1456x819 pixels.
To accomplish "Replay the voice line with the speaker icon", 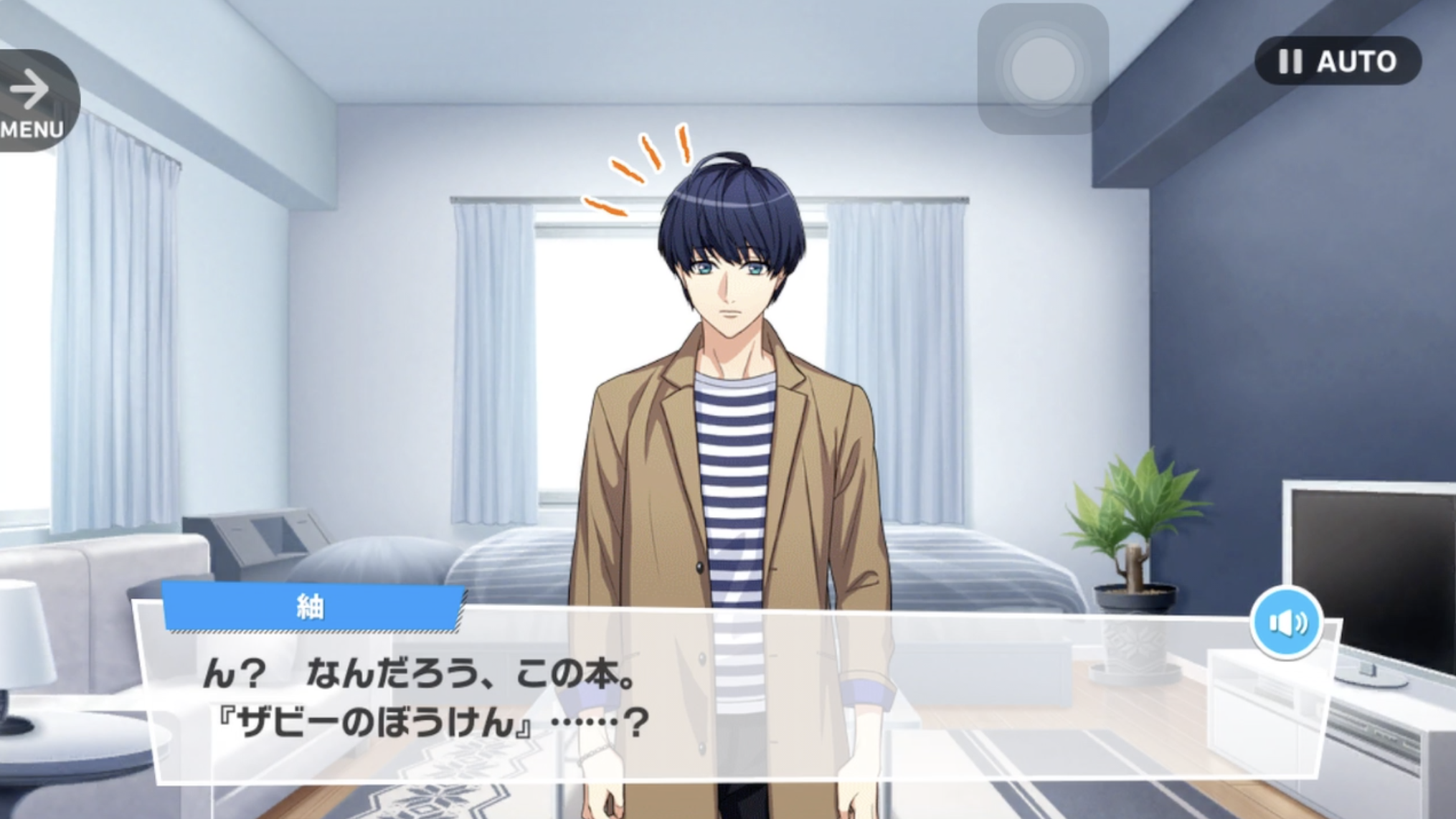I will pyautogui.click(x=1287, y=622).
